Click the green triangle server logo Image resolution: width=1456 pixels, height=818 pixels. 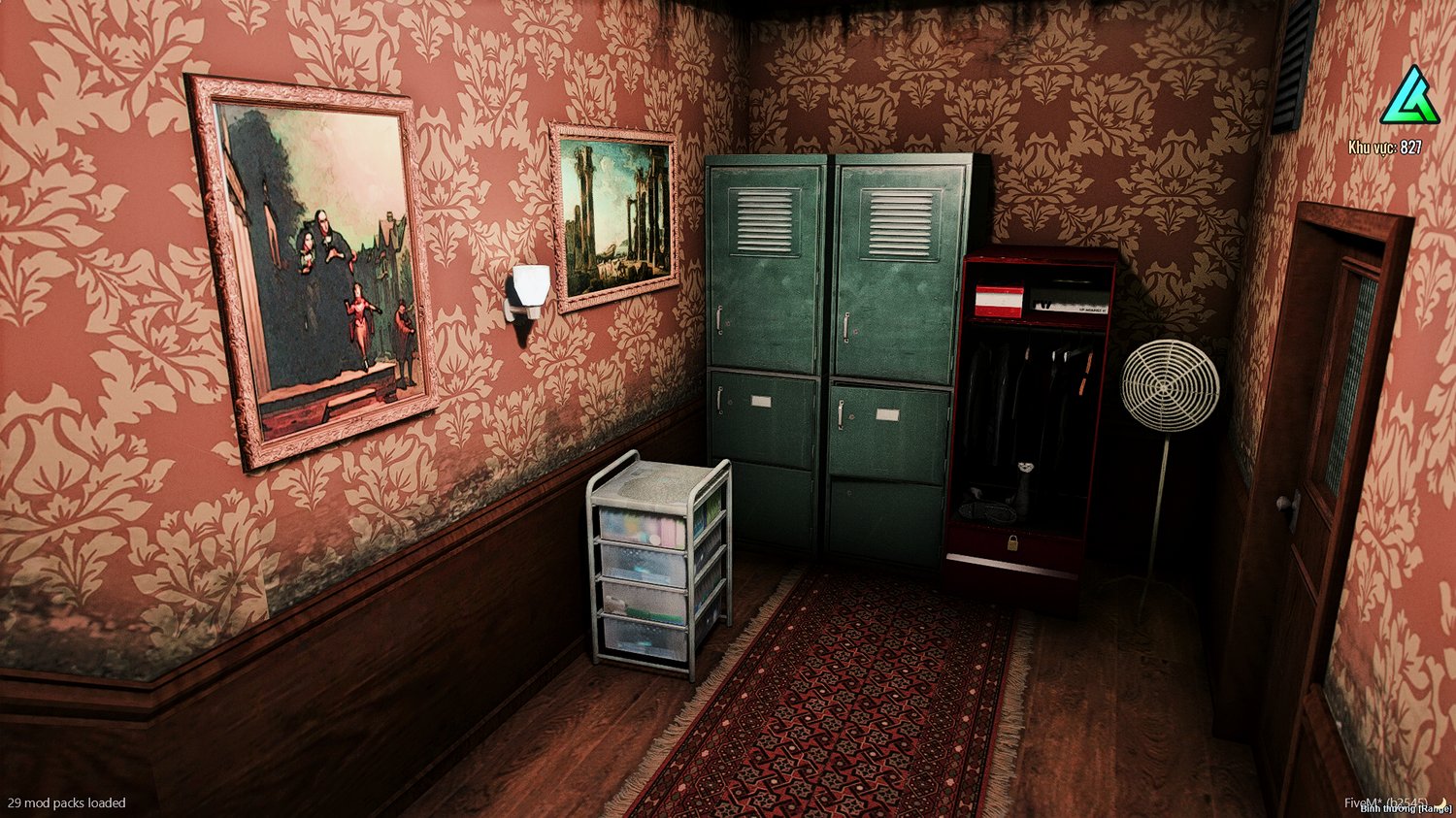pyautogui.click(x=1409, y=98)
